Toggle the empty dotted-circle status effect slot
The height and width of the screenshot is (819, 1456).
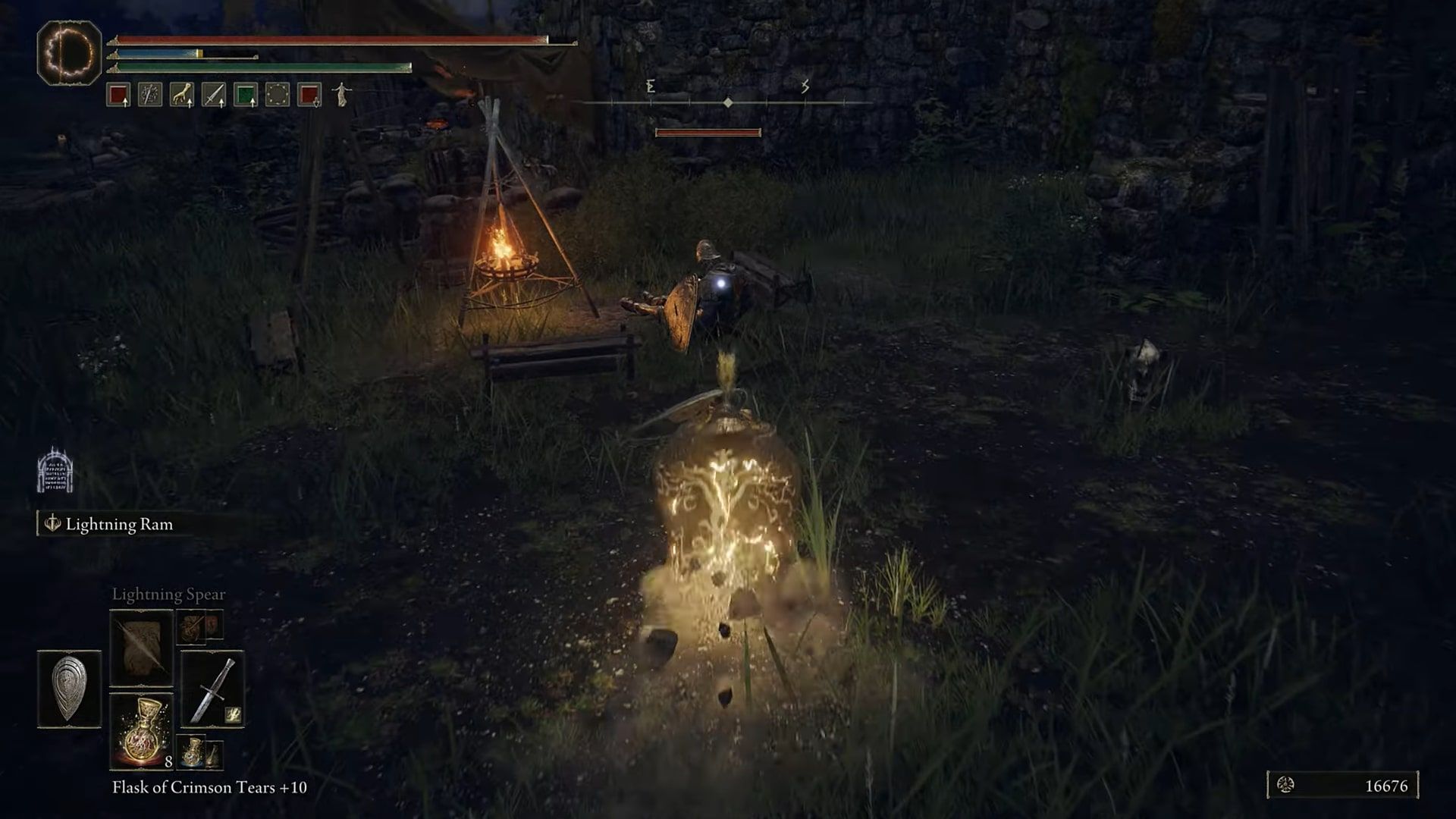coord(277,93)
